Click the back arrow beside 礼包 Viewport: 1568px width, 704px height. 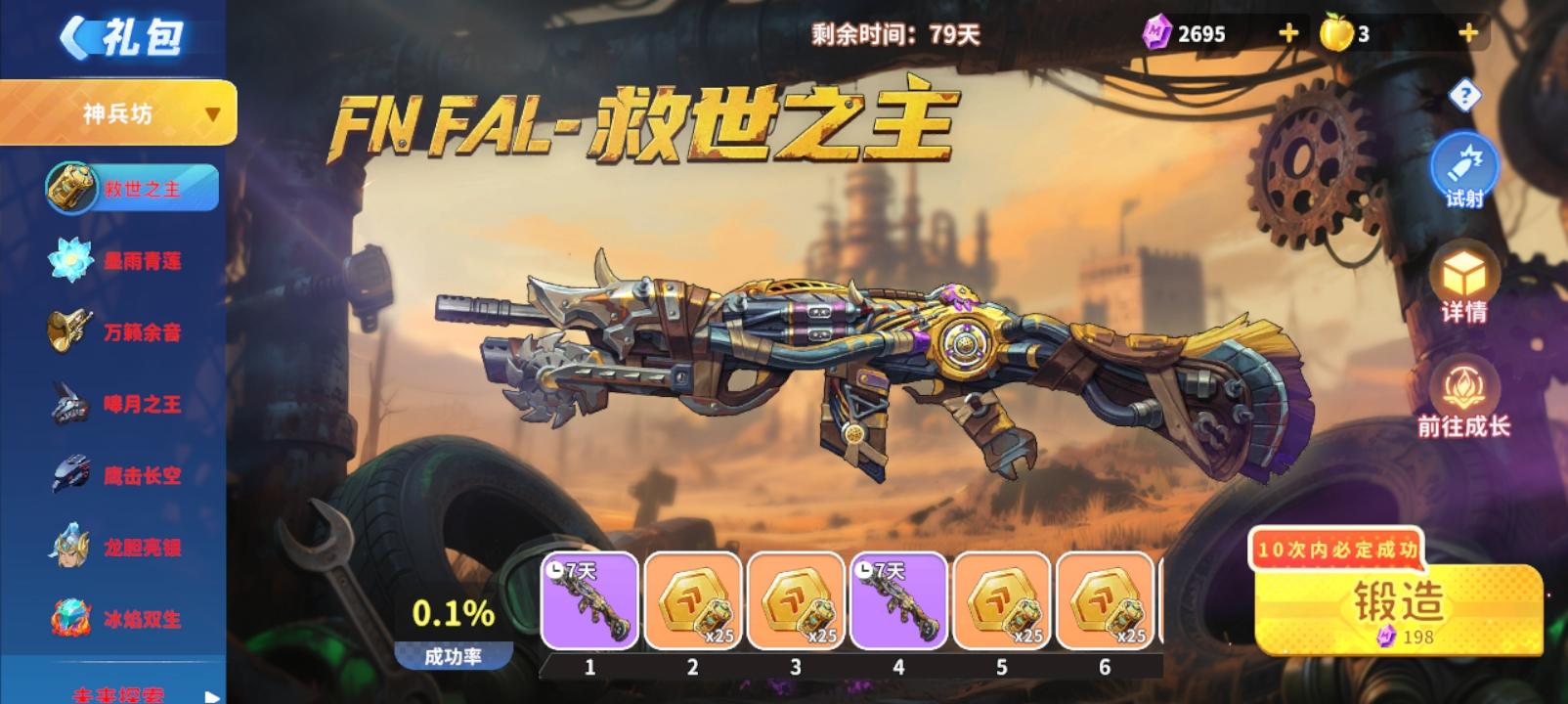point(78,36)
